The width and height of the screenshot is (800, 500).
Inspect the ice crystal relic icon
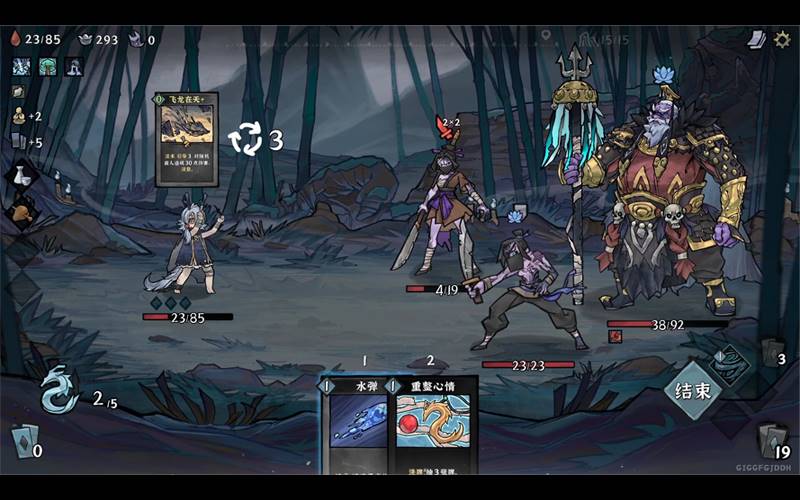pyautogui.click(x=21, y=67)
